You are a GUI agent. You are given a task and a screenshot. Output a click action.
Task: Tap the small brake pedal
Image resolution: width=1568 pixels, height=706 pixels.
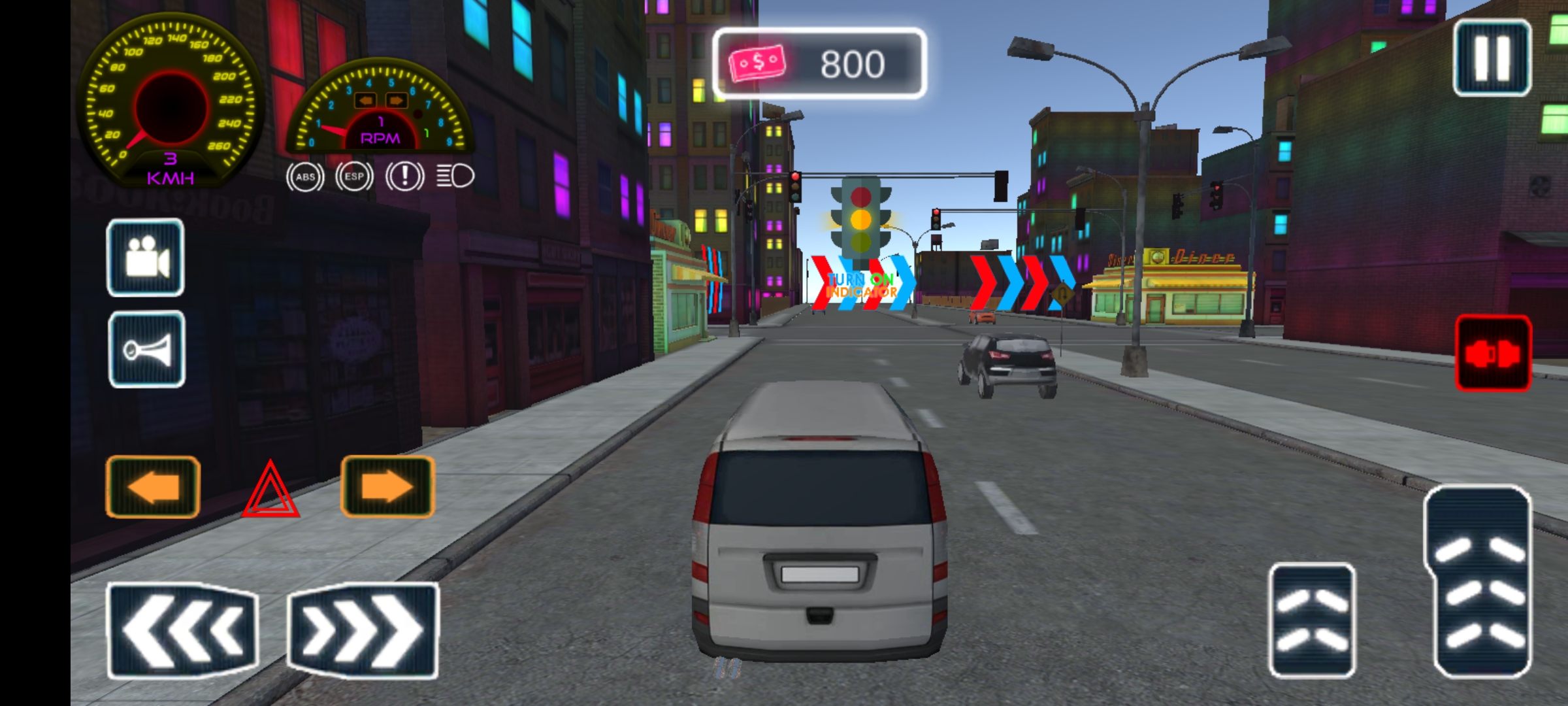pos(1312,620)
